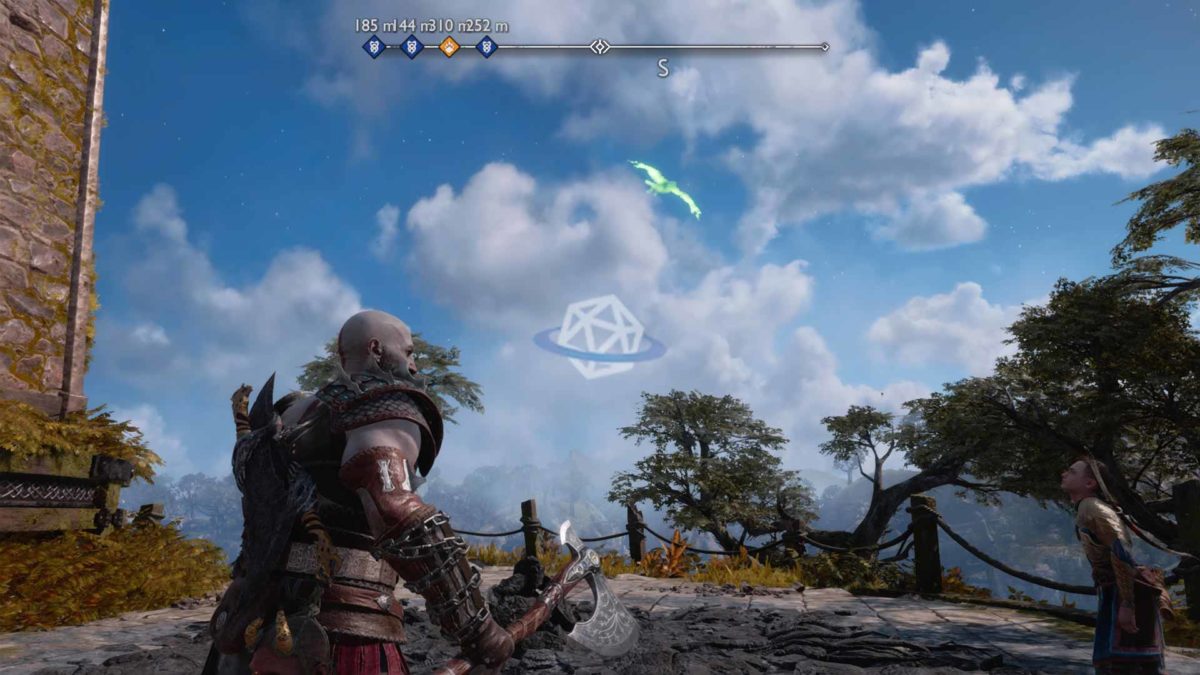Click the blue compass marker at 185 m

tap(374, 46)
